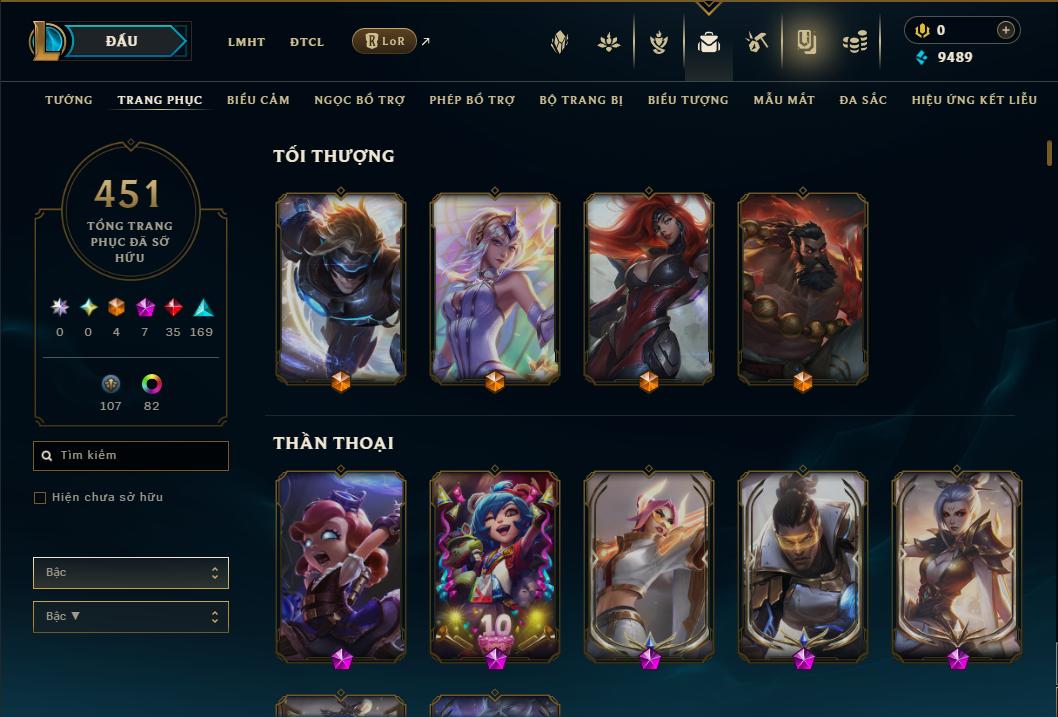Switch to the BIỂU CẢM tab
Image resolution: width=1058 pixels, height=717 pixels.
tap(258, 100)
